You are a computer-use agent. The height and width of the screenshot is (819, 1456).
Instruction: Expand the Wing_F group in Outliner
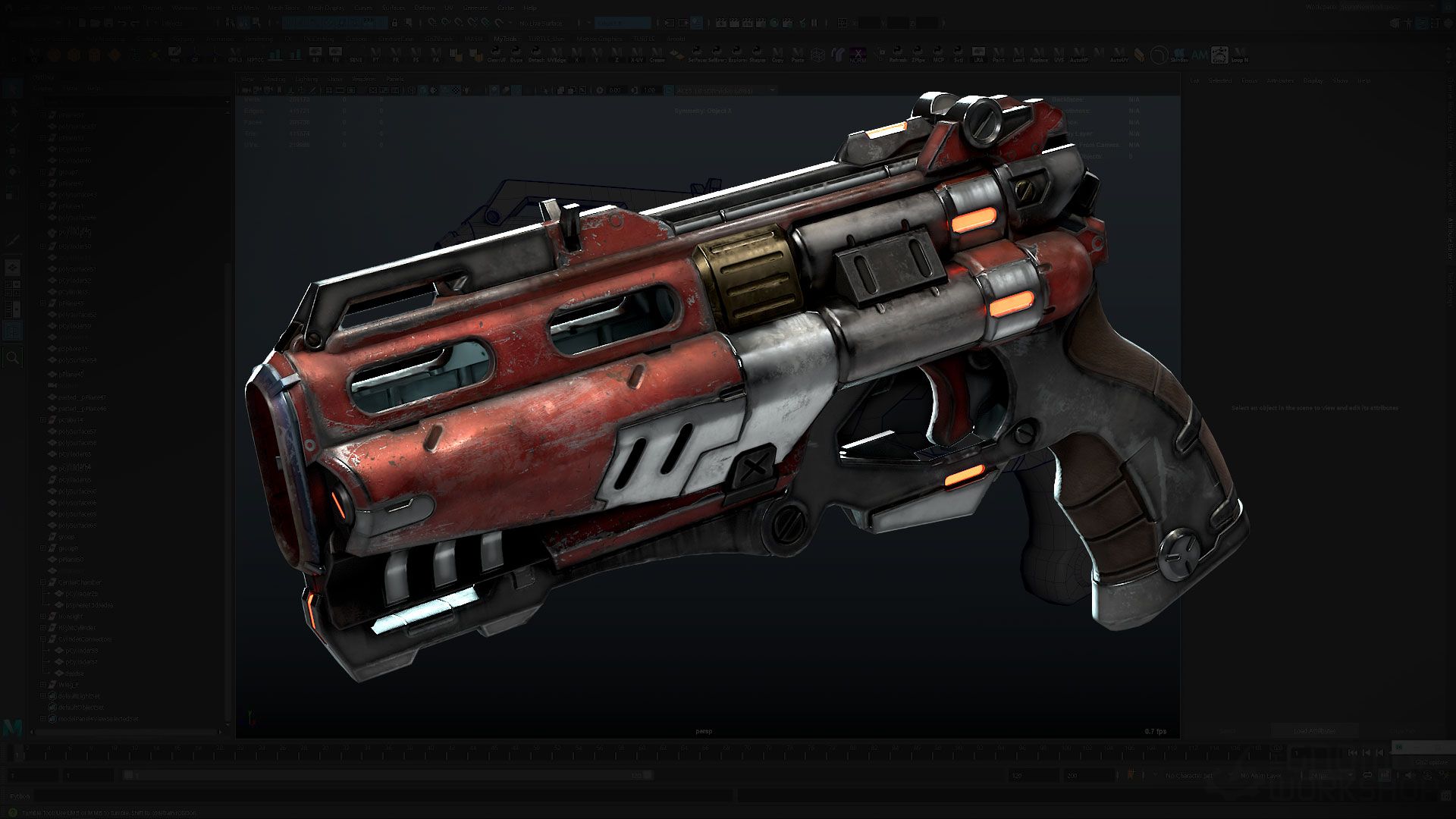[x=43, y=685]
